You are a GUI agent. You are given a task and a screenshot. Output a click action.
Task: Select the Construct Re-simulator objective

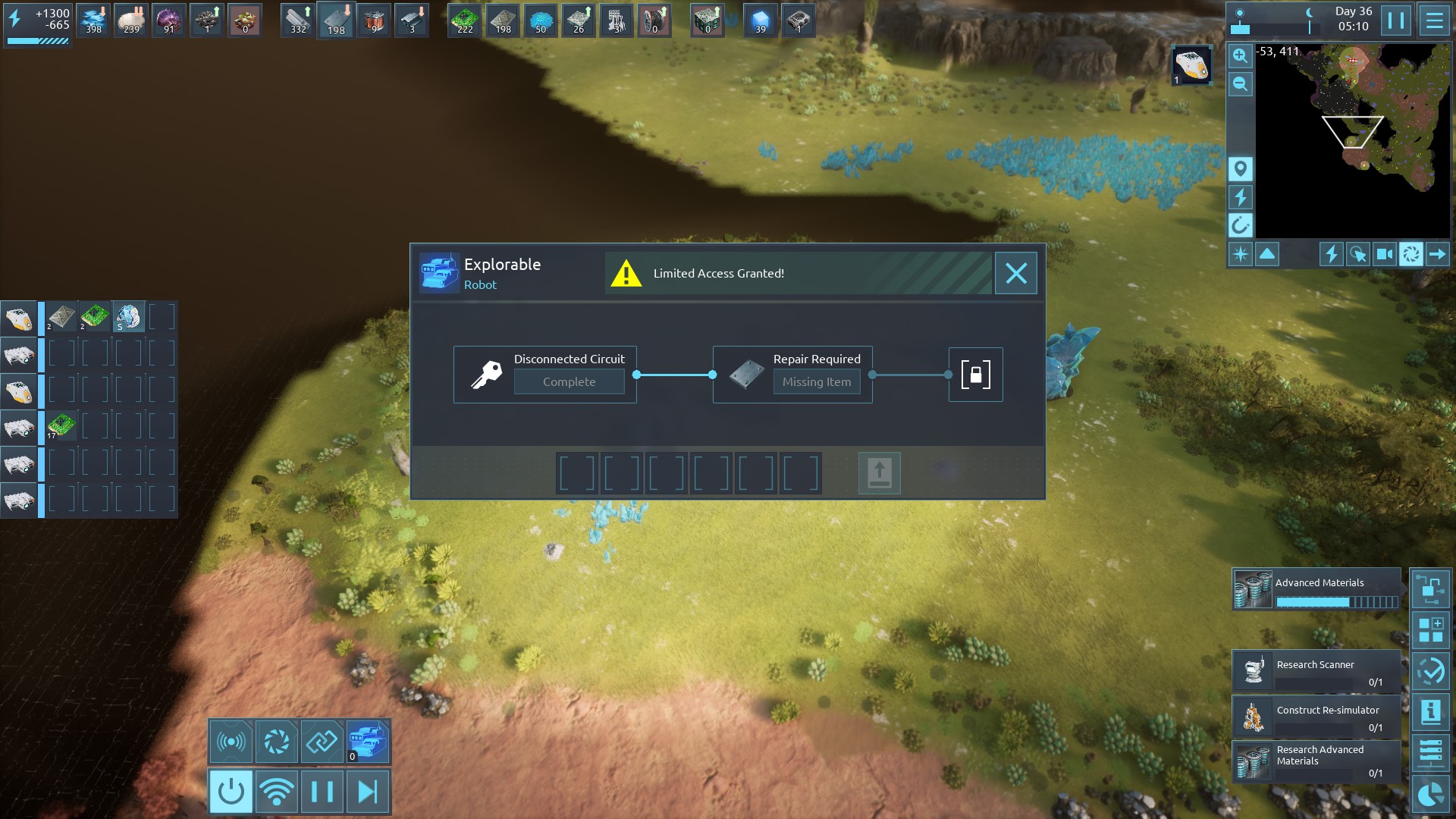click(1316, 717)
